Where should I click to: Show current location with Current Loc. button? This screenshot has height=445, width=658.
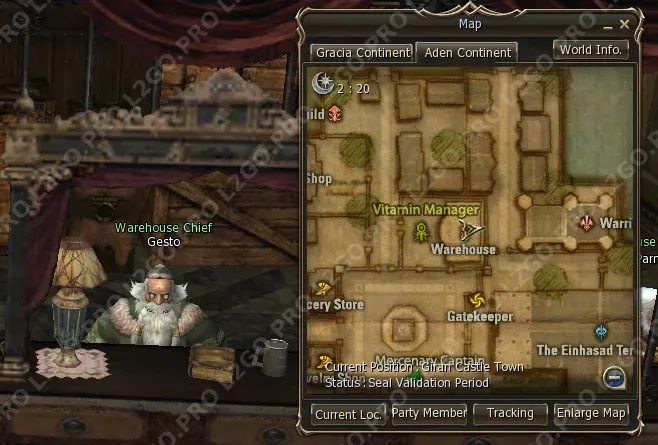(348, 413)
